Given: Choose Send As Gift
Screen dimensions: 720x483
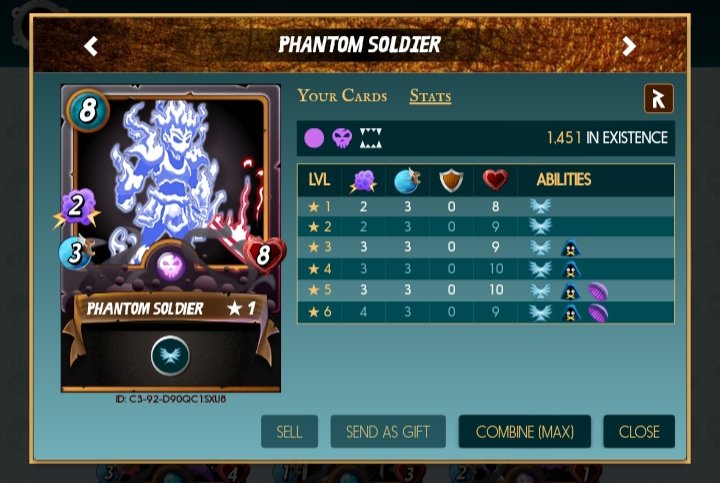Looking at the screenshot, I should point(388,432).
